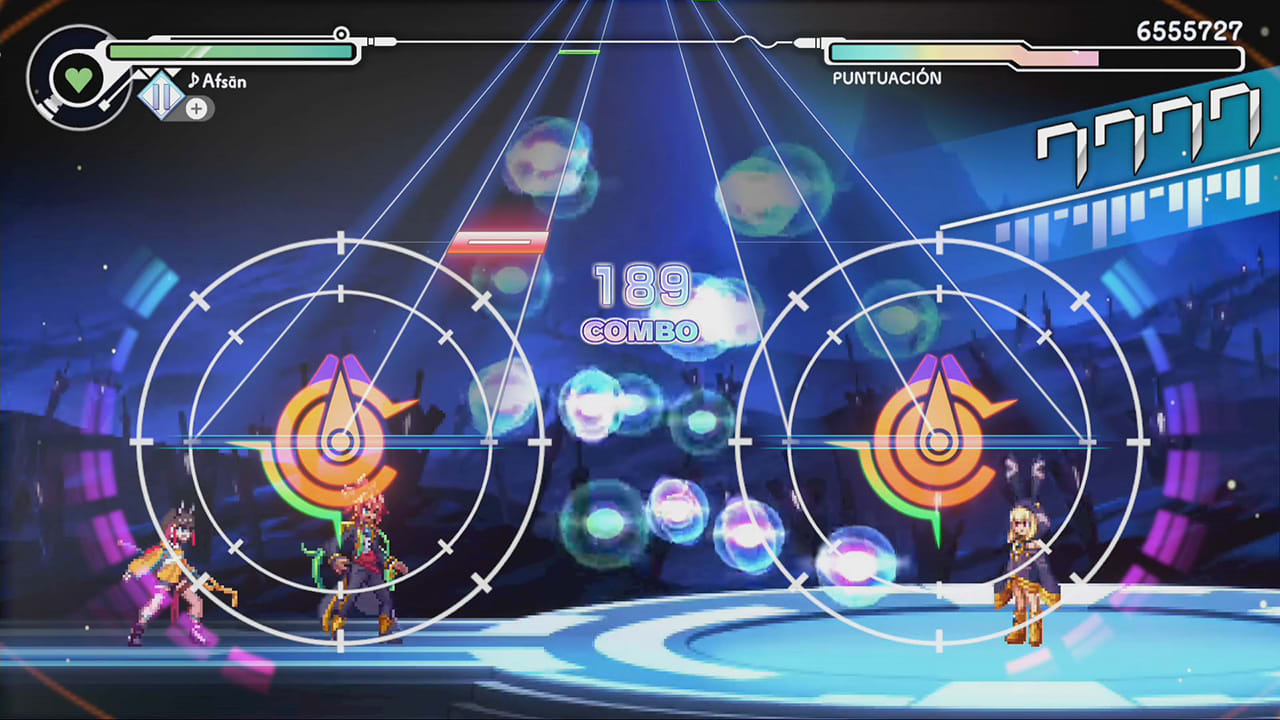The width and height of the screenshot is (1280, 720).
Task: Click the PUNTUACIÓN label
Action: 889,75
